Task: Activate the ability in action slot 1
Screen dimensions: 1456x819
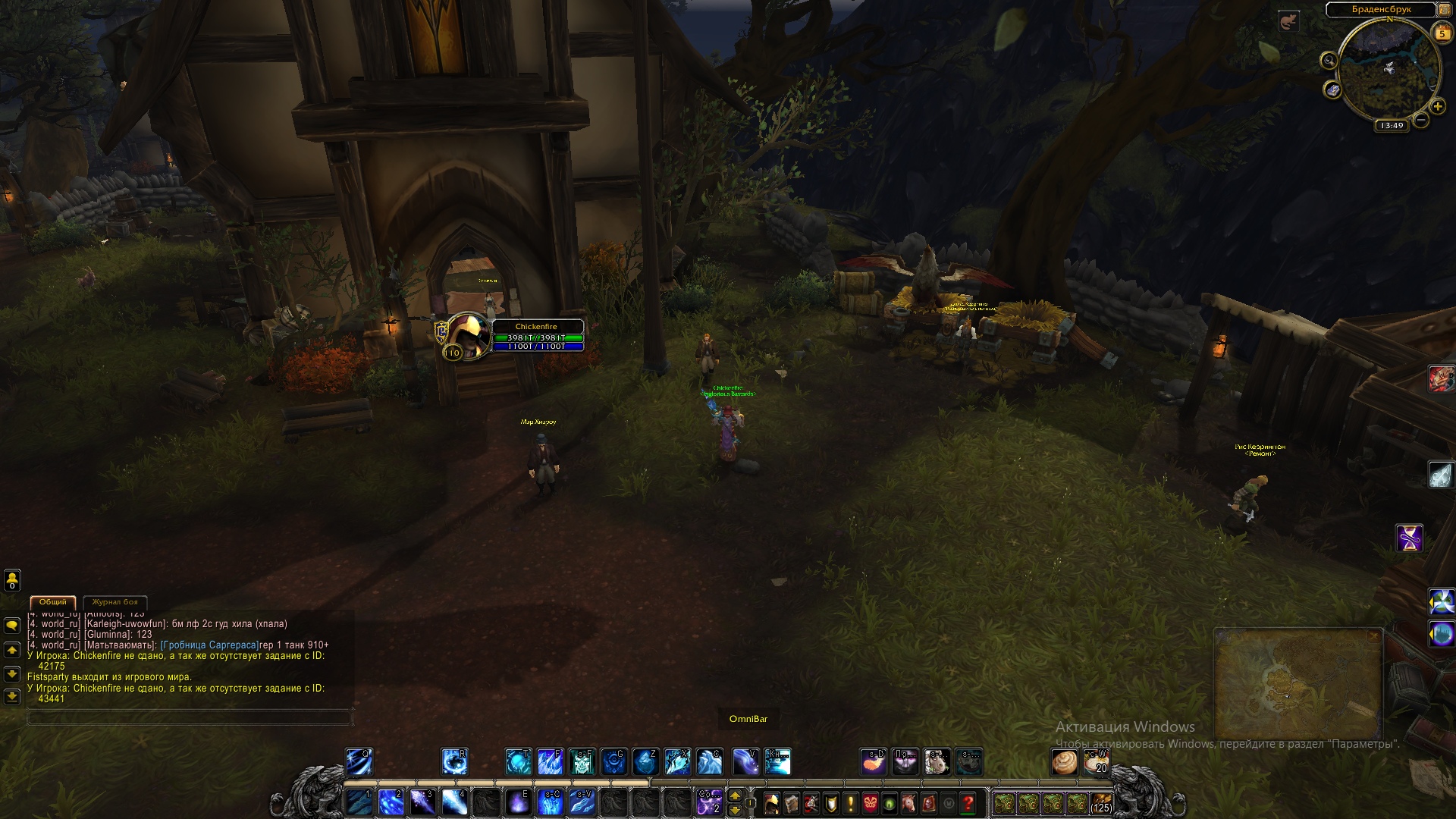Action: [x=359, y=802]
